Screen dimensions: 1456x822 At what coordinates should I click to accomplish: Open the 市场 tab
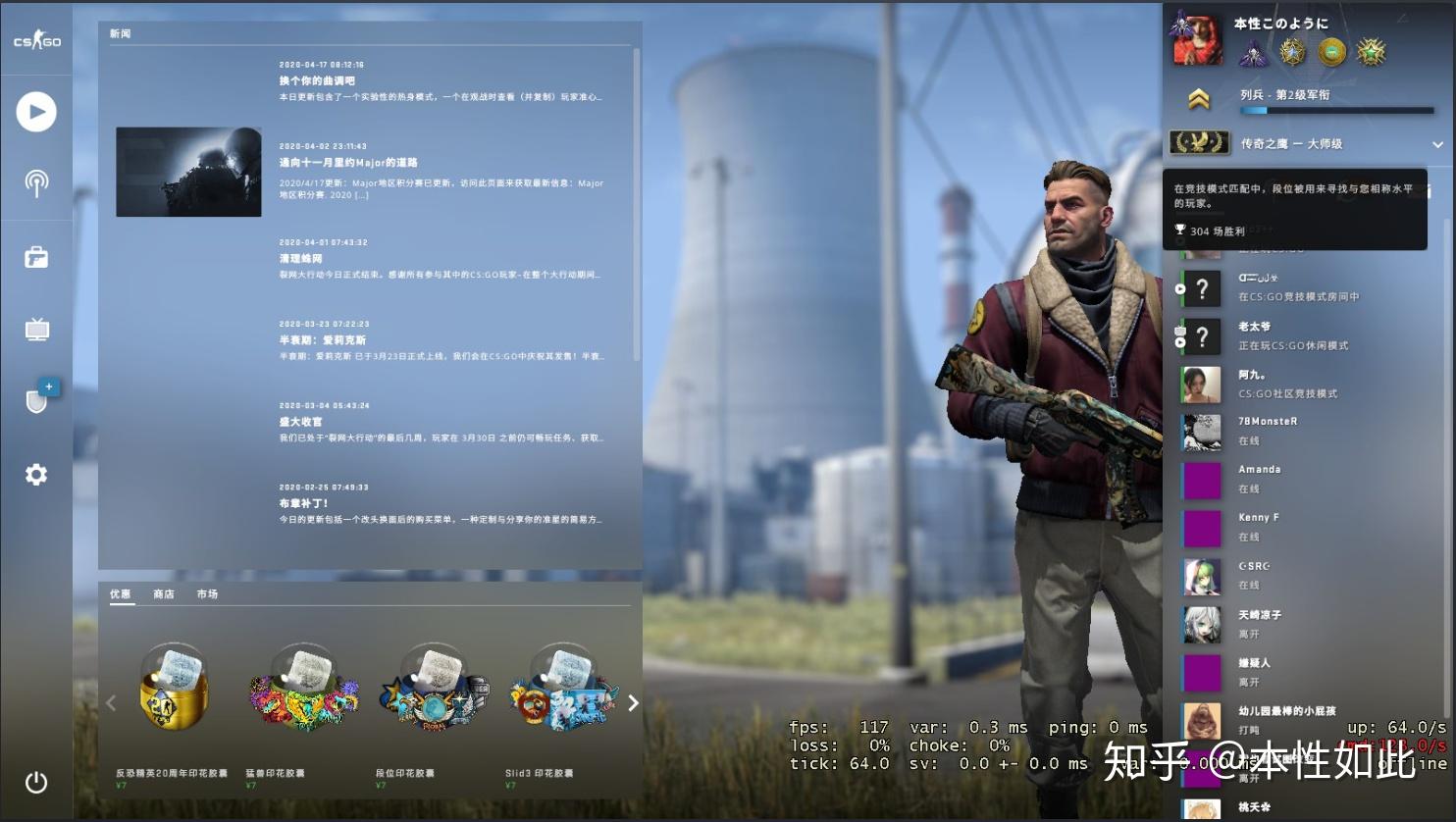pyautogui.click(x=207, y=593)
